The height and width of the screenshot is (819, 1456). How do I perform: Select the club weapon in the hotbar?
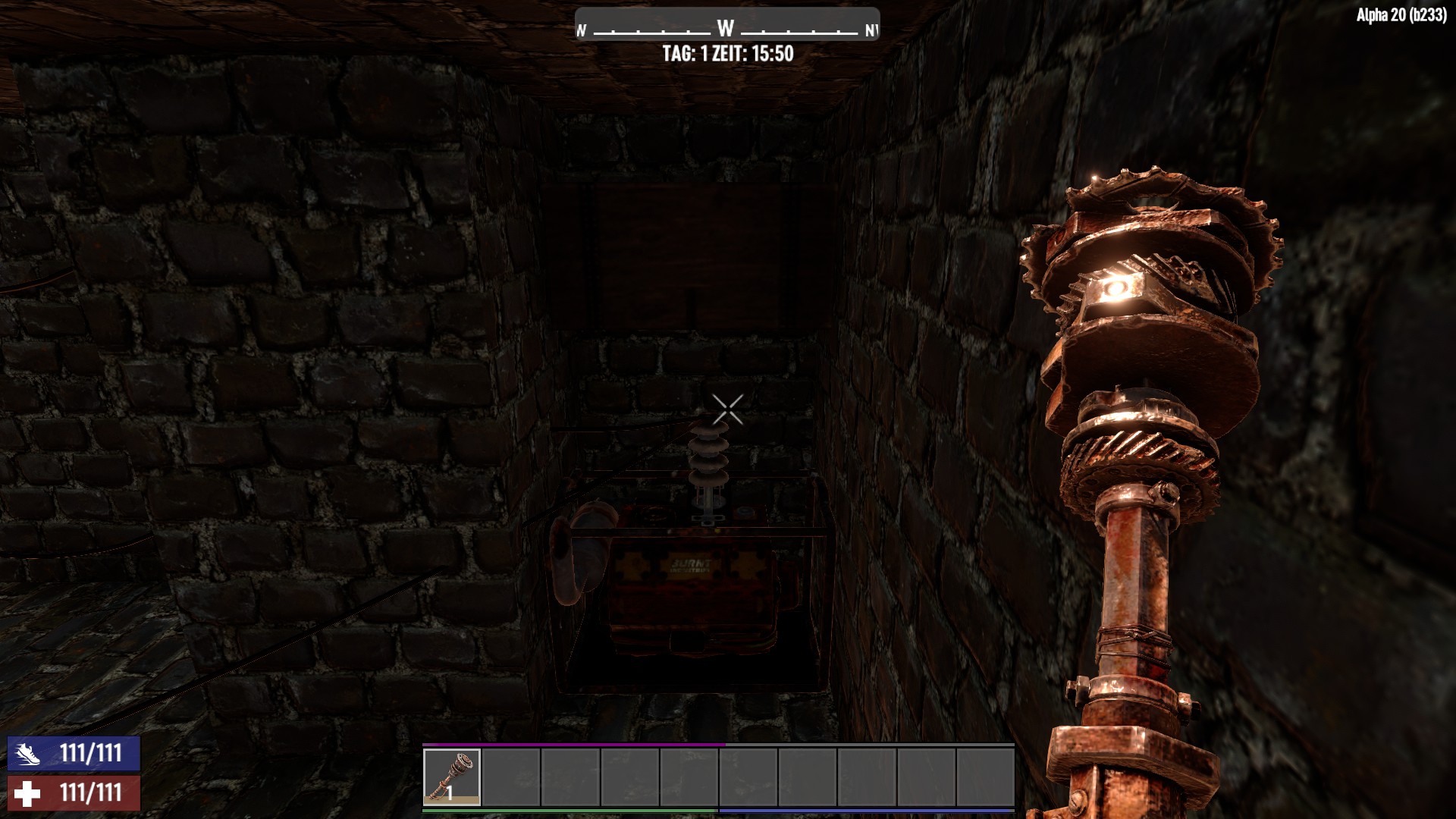451,776
